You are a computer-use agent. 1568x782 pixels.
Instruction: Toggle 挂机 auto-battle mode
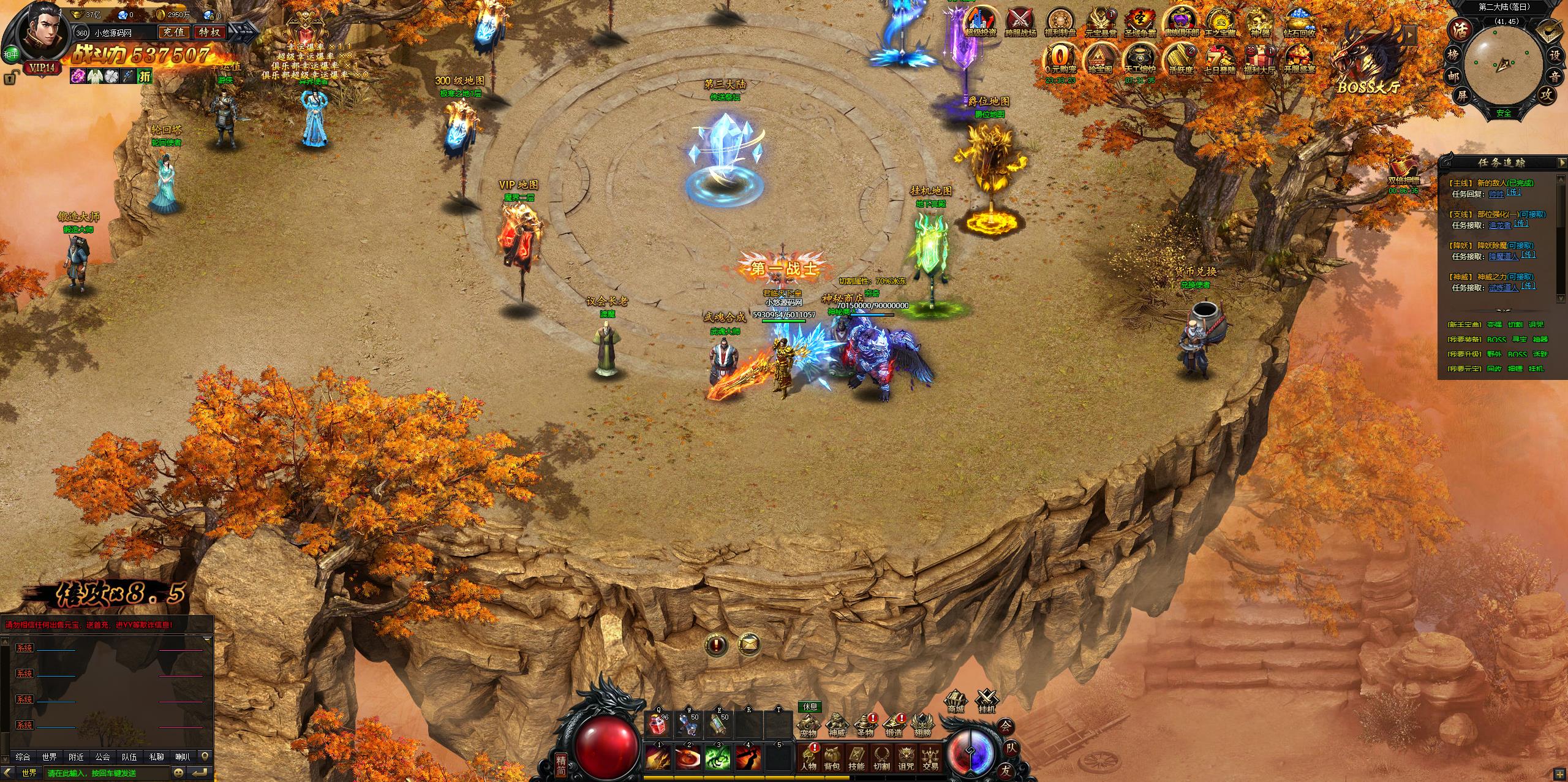click(x=987, y=702)
